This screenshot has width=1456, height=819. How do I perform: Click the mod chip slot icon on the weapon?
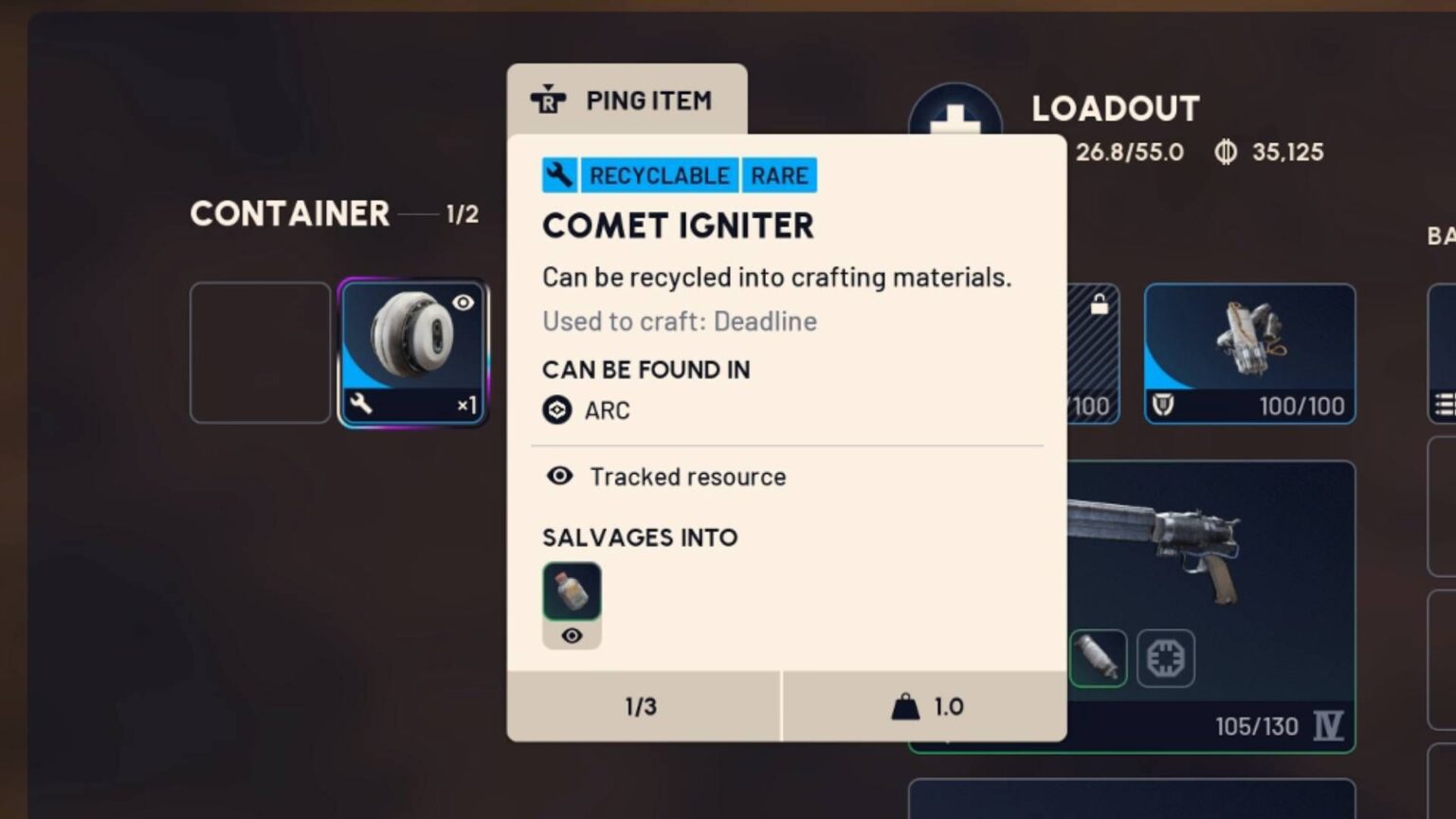[x=1166, y=657]
